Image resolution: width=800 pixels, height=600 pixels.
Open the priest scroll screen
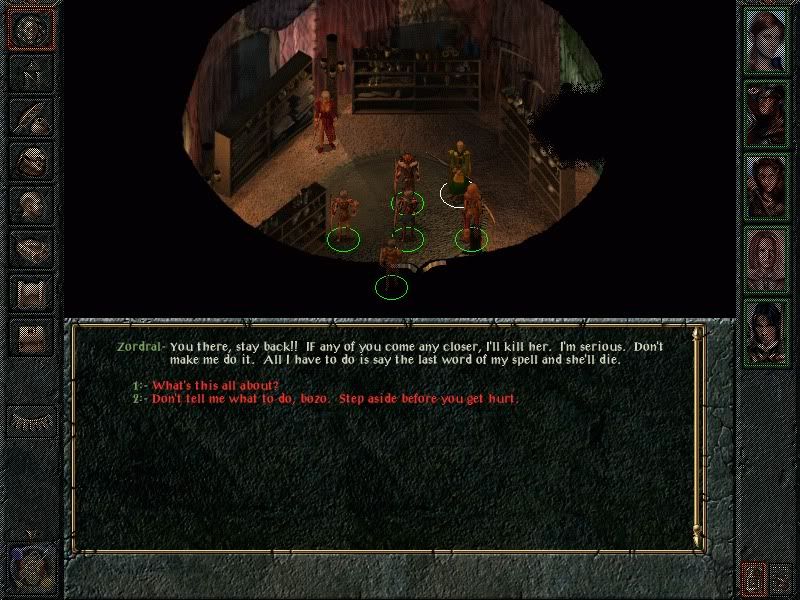pos(31,293)
